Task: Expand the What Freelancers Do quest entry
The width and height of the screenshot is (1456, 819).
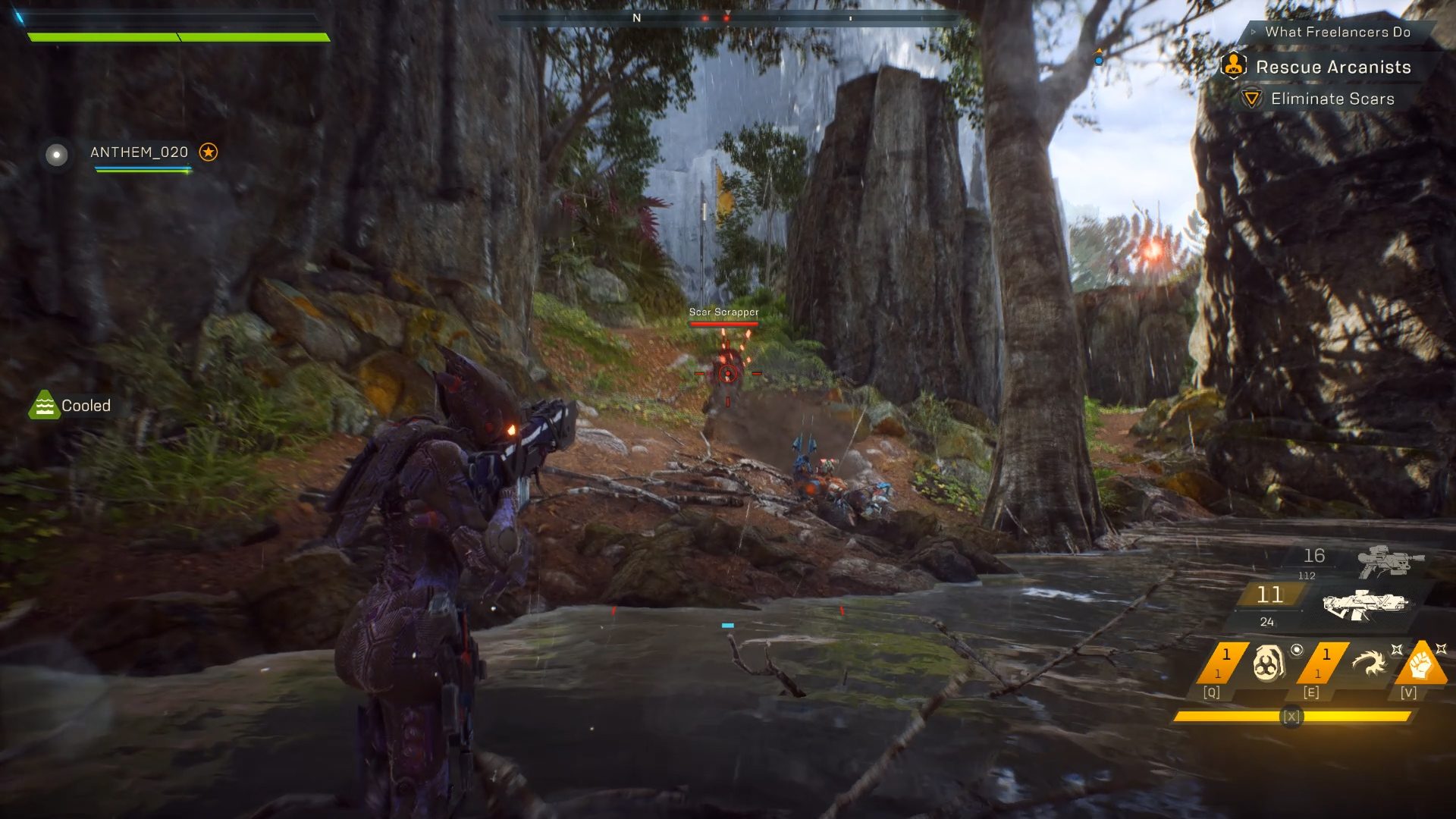Action: pos(1338,33)
